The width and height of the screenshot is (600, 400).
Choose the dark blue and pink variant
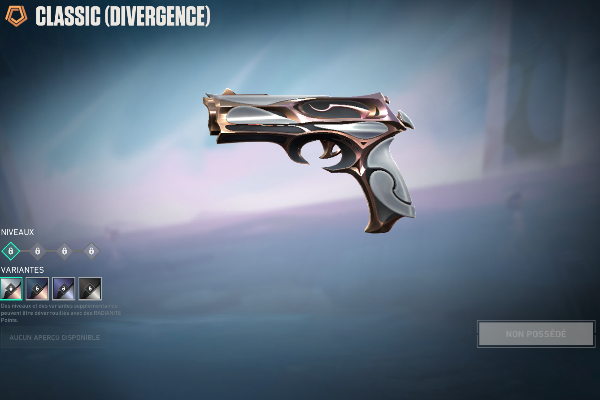38,288
